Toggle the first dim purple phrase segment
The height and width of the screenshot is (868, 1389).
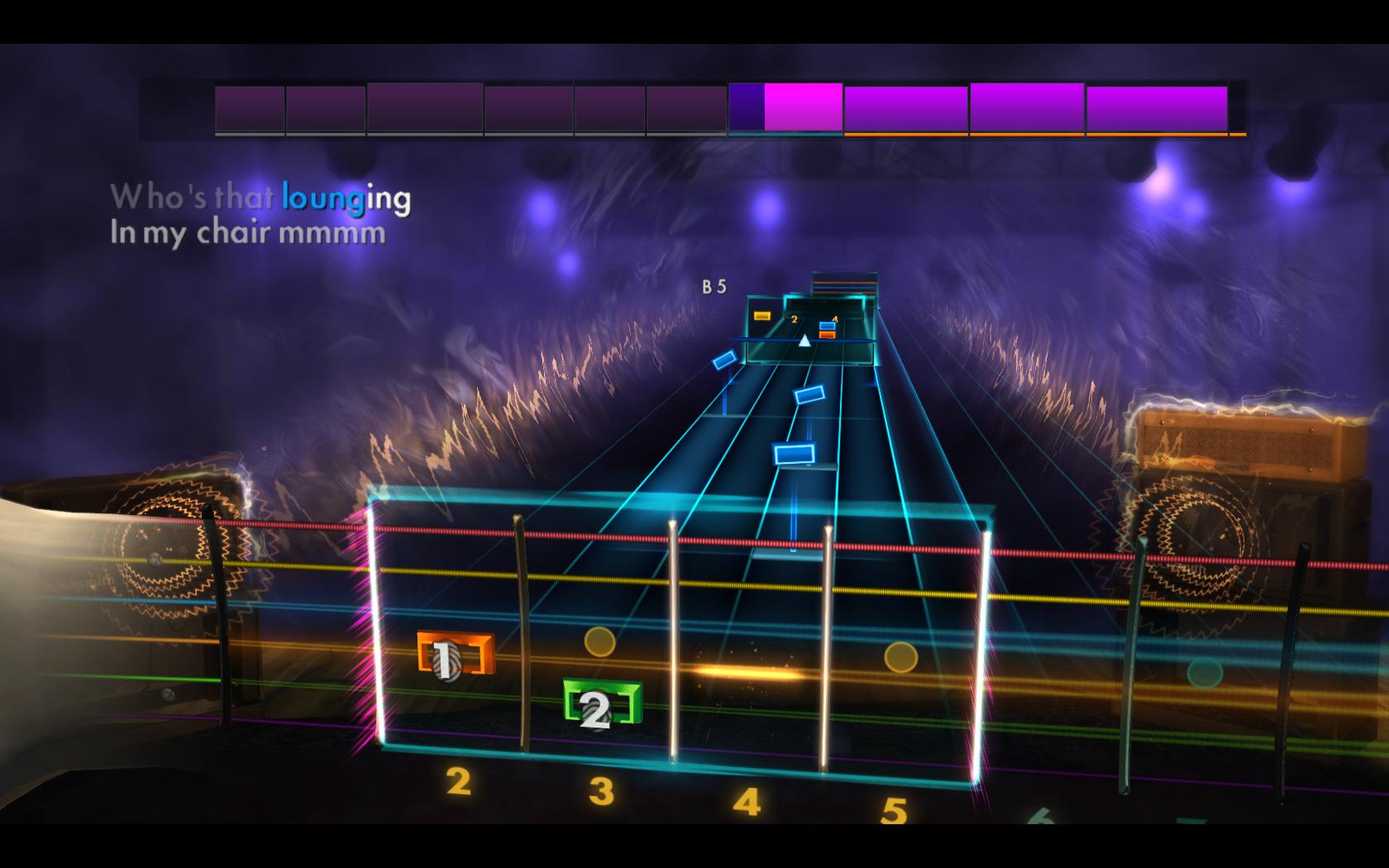248,106
